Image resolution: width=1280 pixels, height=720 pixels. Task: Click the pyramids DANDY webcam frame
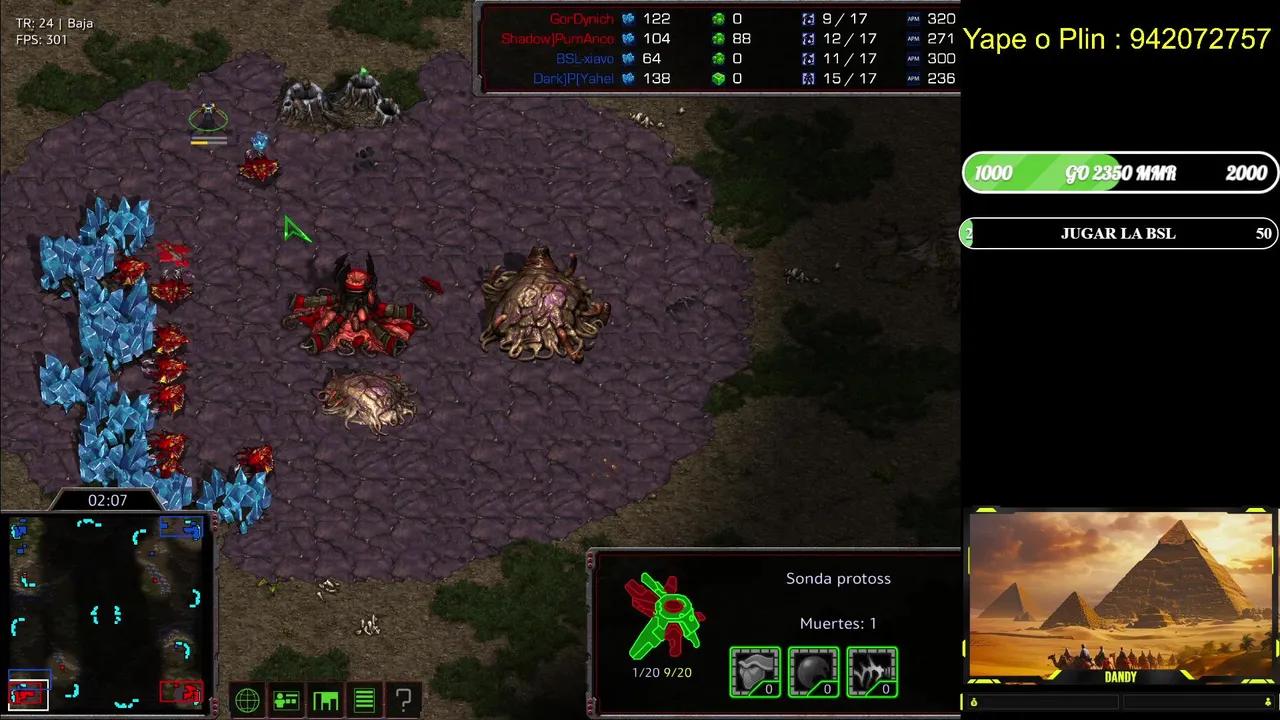1120,597
